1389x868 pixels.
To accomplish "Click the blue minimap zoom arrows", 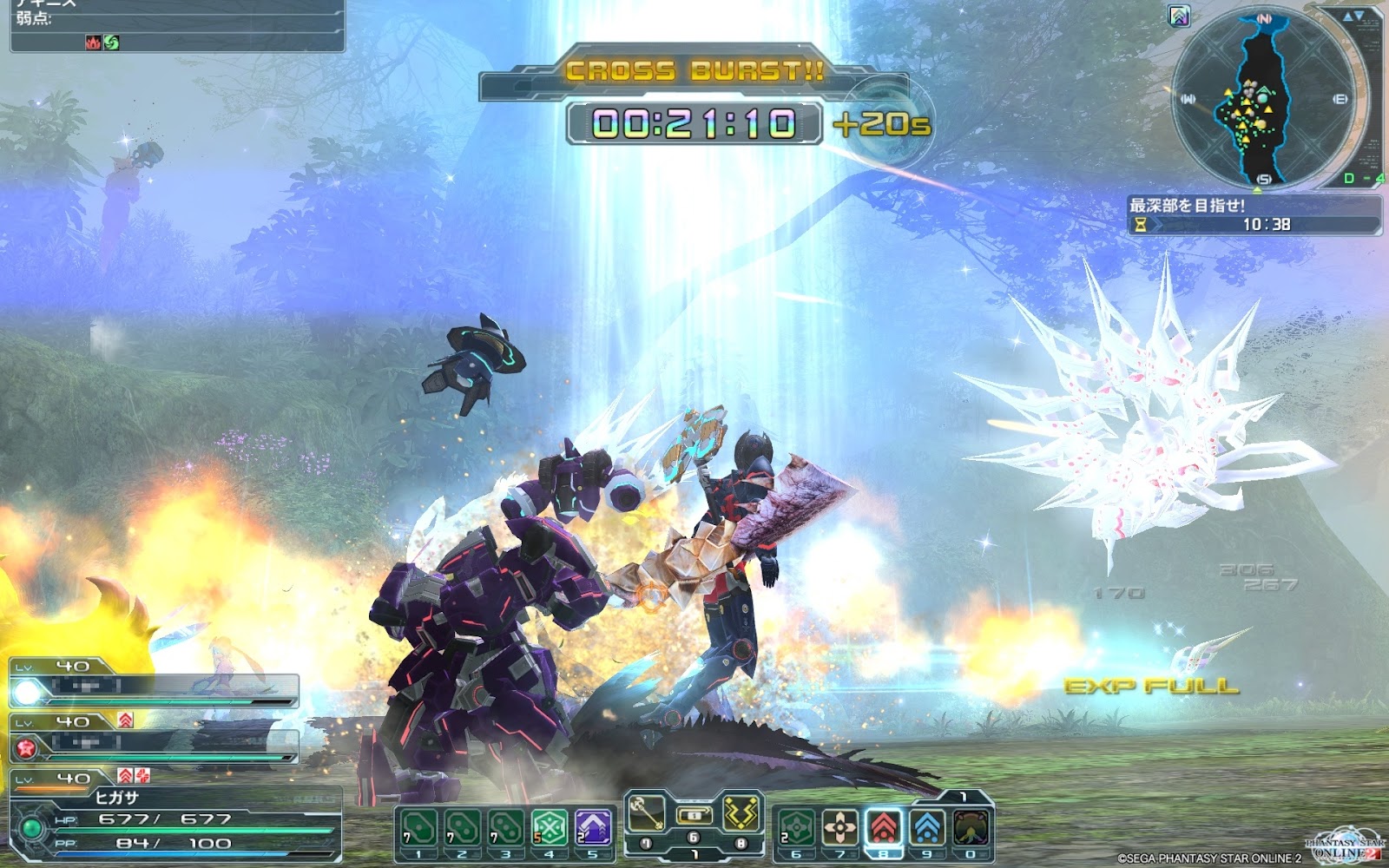I will tap(1353, 16).
